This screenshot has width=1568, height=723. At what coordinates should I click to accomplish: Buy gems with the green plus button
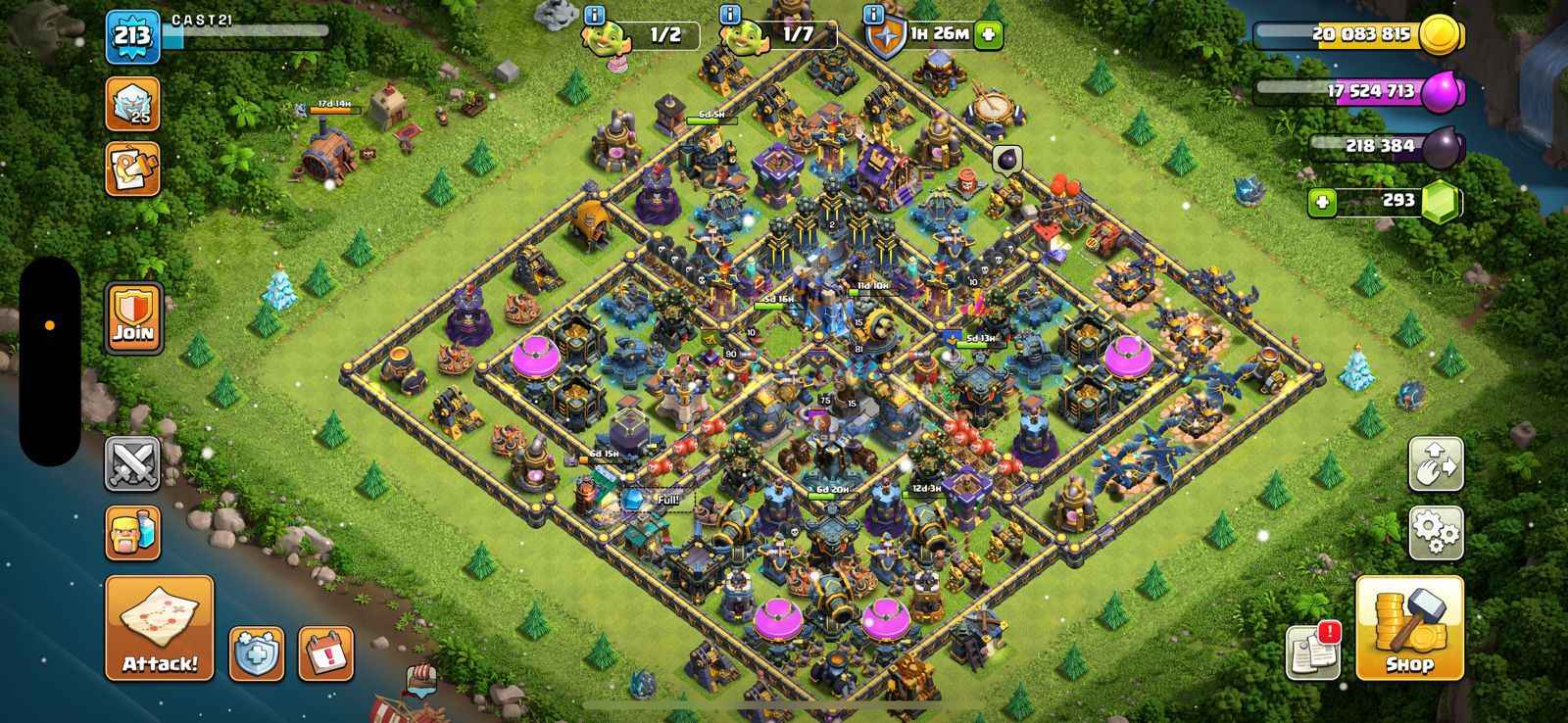tap(1322, 202)
